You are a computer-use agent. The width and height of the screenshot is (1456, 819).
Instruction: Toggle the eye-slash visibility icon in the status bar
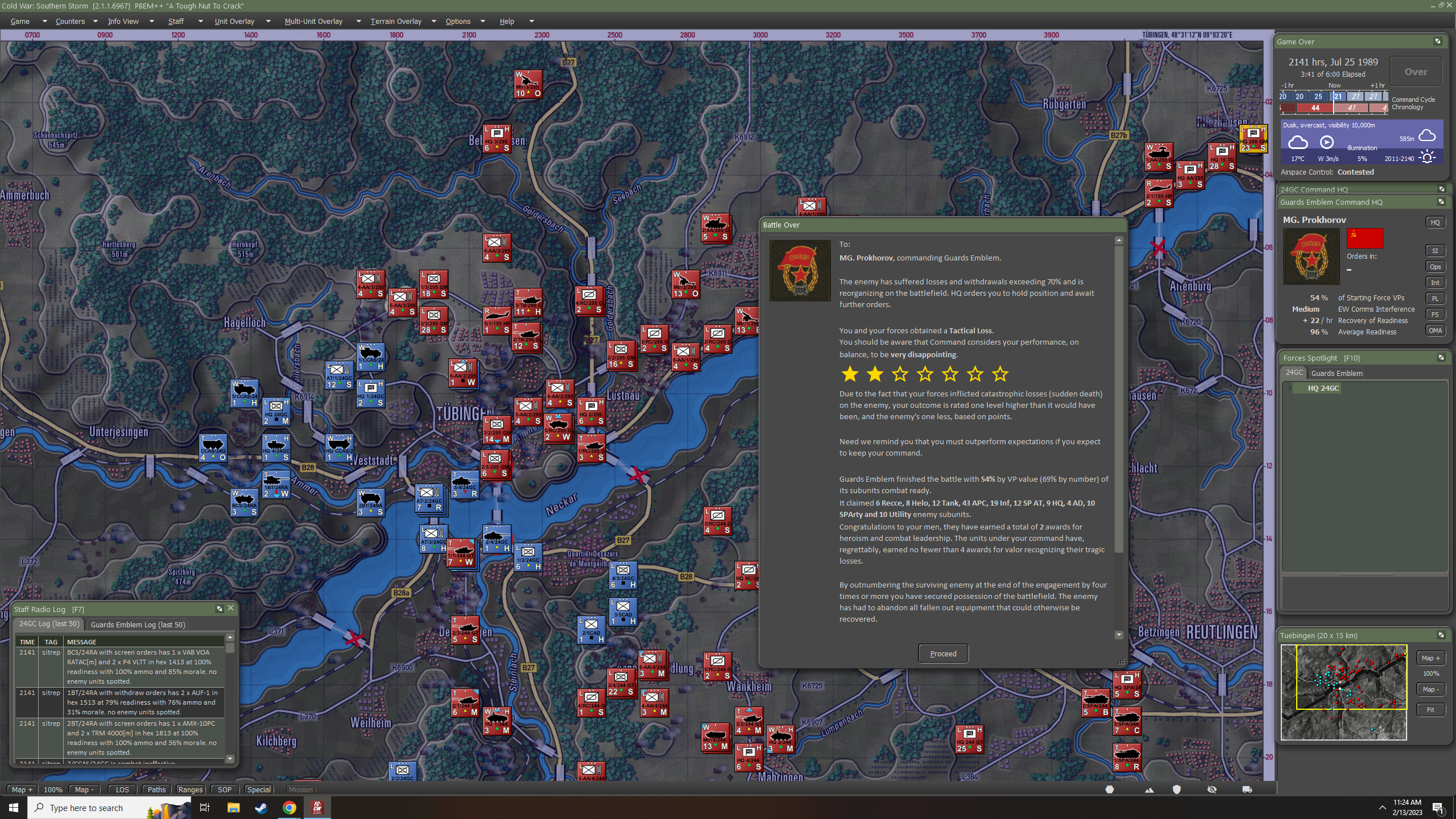click(x=1211, y=789)
